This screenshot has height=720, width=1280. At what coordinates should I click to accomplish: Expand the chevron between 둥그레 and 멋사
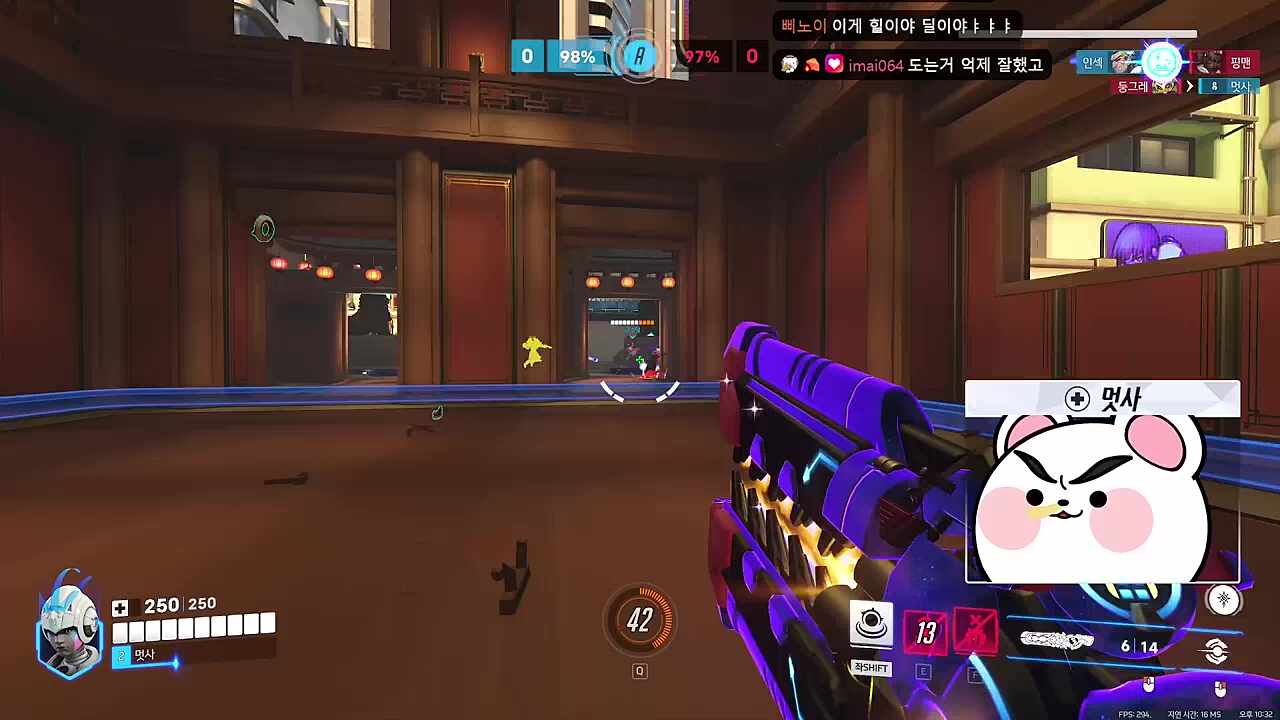coord(1189,86)
